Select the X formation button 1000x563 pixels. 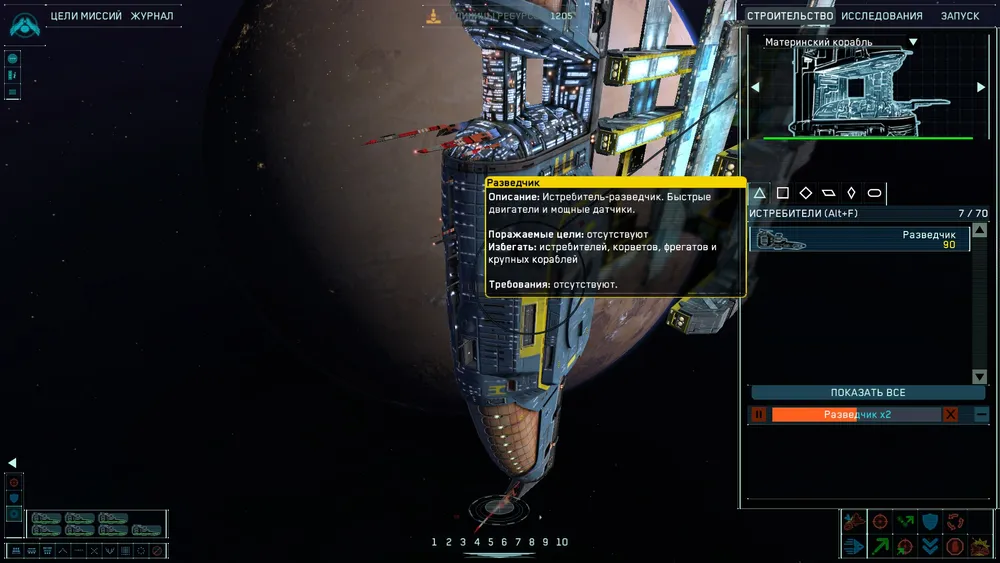(94, 551)
